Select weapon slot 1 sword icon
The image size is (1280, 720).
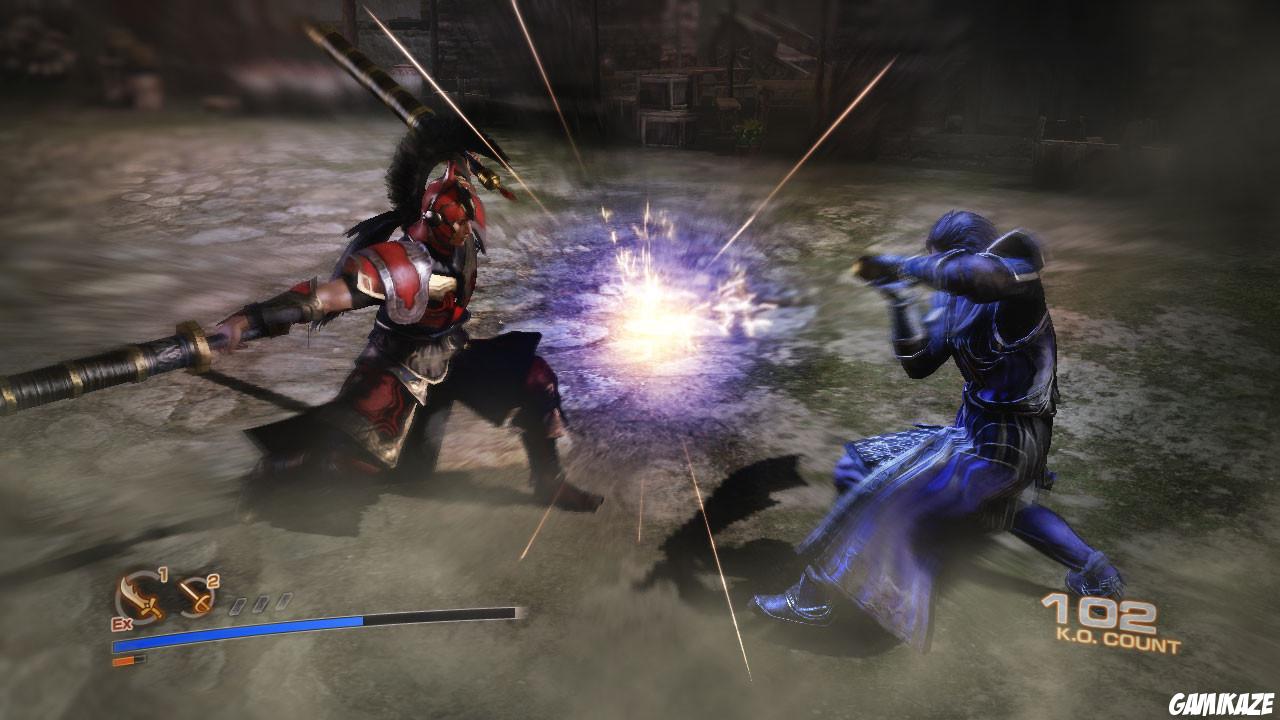tap(141, 597)
